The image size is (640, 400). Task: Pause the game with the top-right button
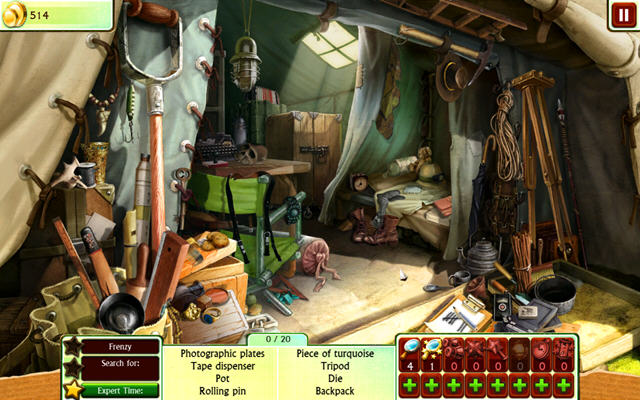[623, 16]
